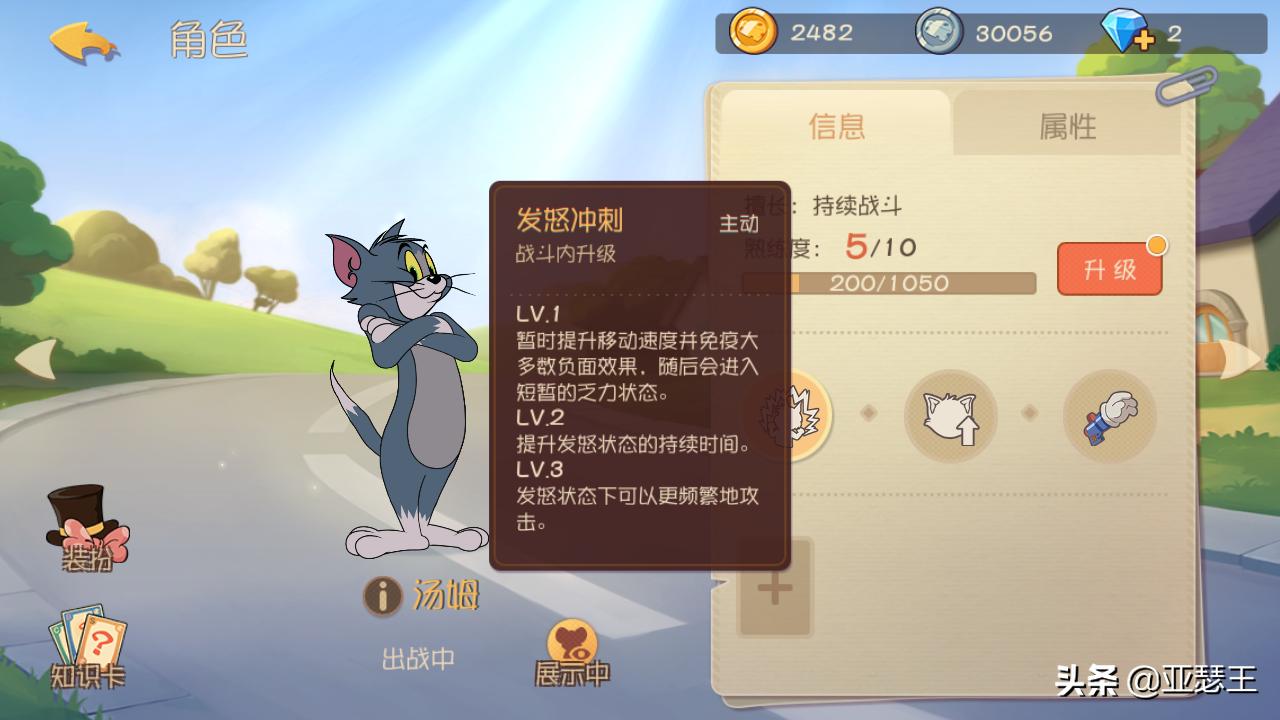Click the paperclip icon near the panel corner
This screenshot has width=1280, height=720.
pos(1186,87)
